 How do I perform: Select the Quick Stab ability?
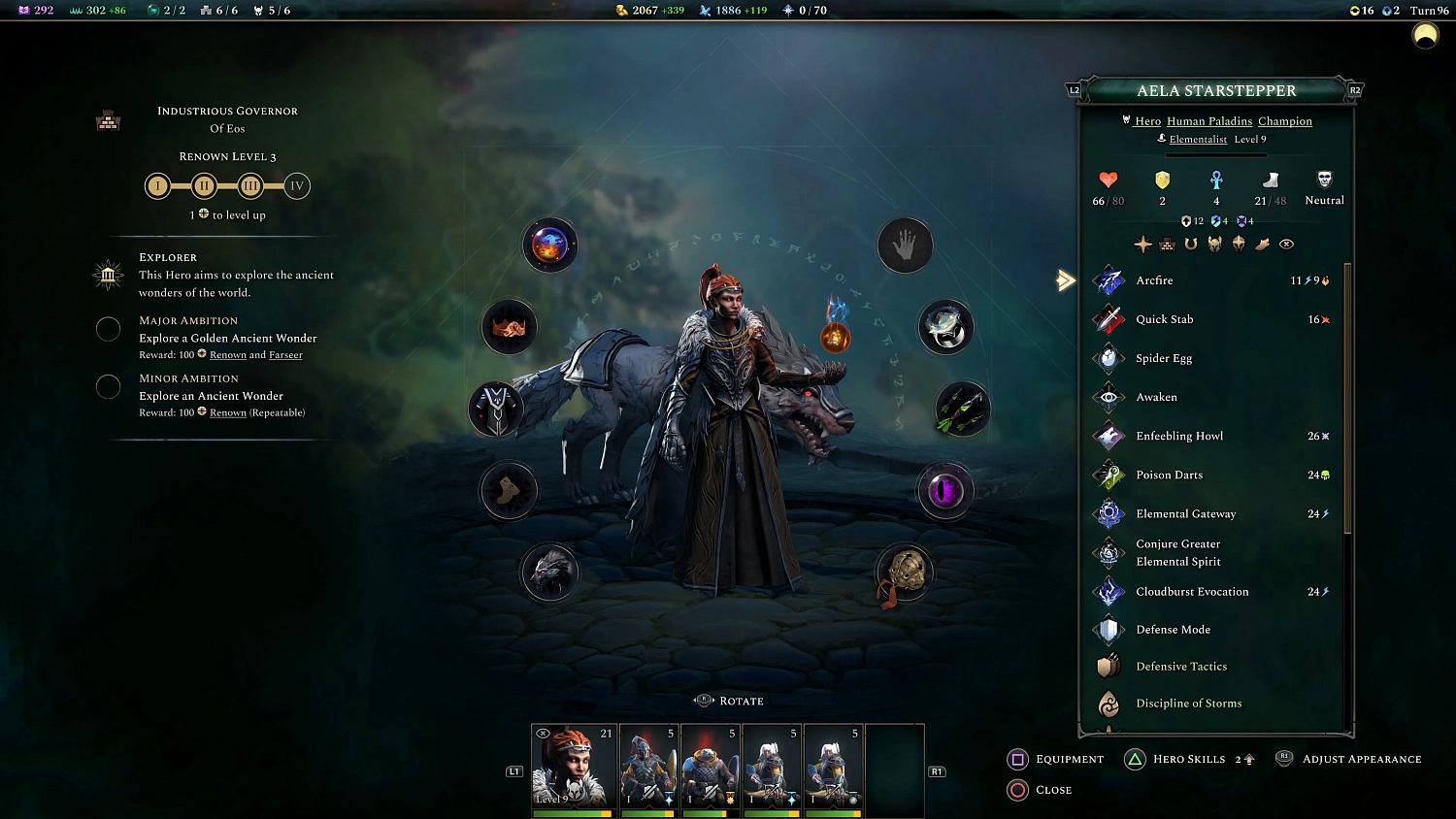1109,319
